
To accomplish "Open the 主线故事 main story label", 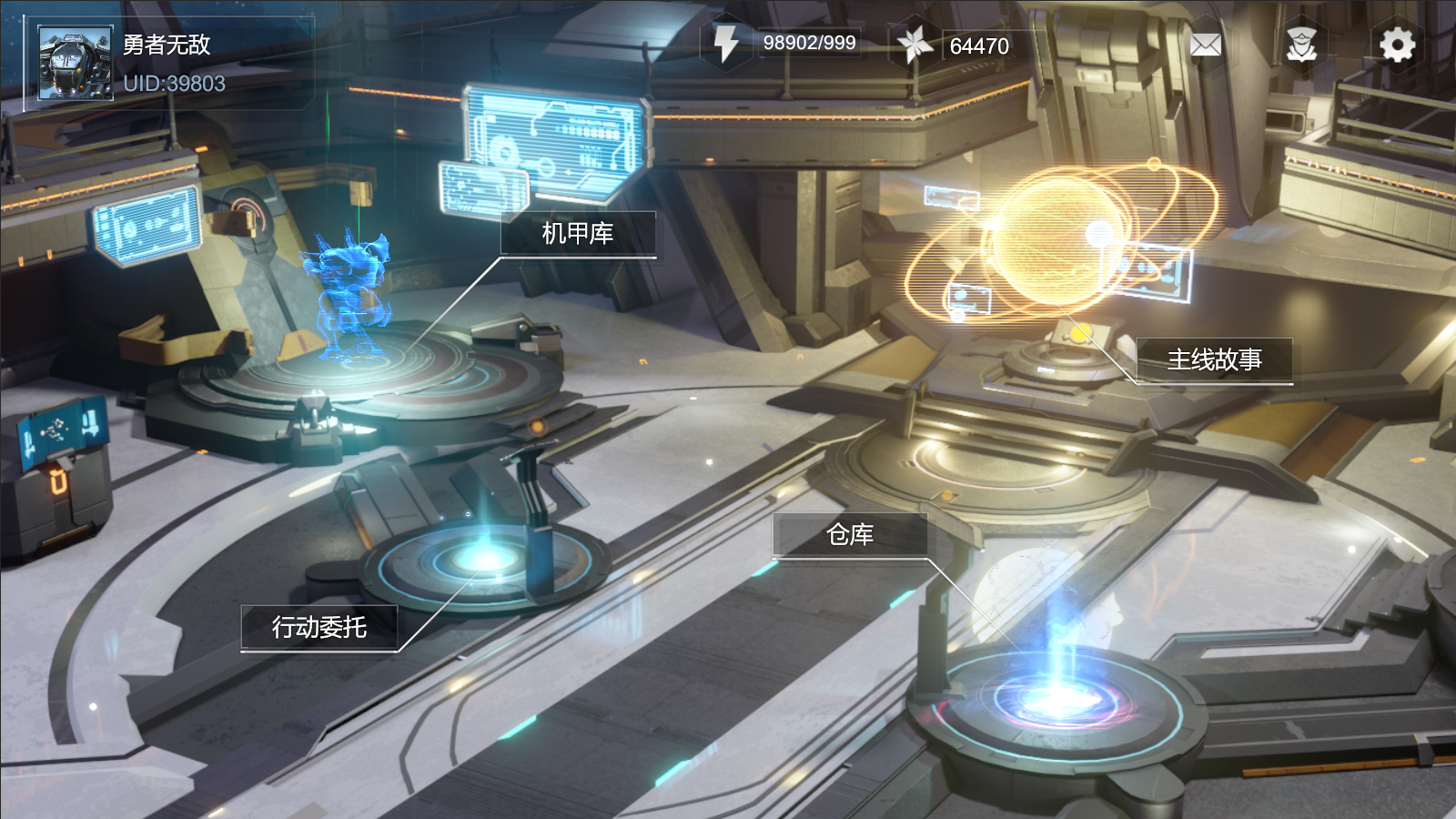I will pyautogui.click(x=1214, y=360).
